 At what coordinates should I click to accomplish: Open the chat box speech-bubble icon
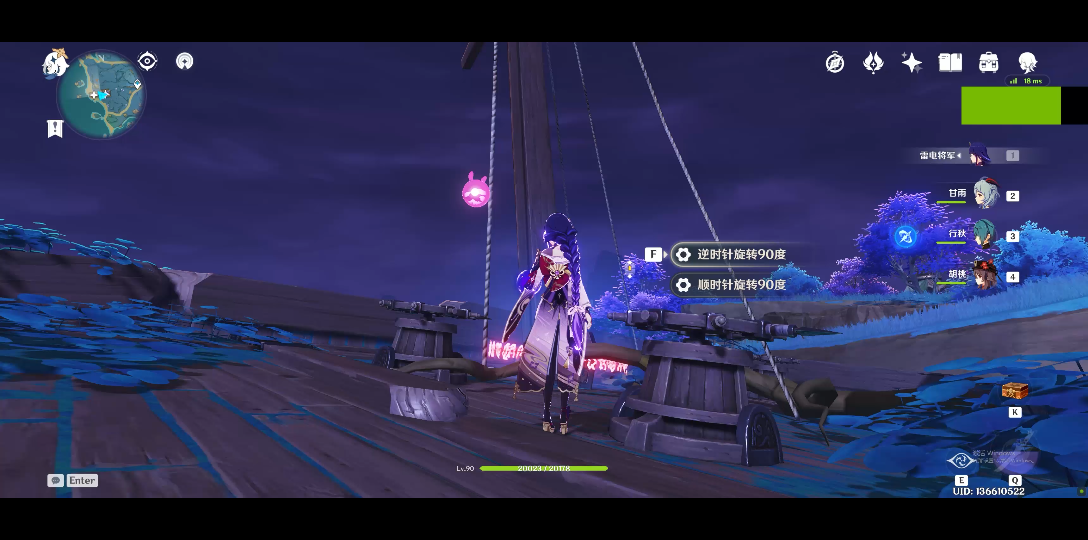[x=55, y=481]
